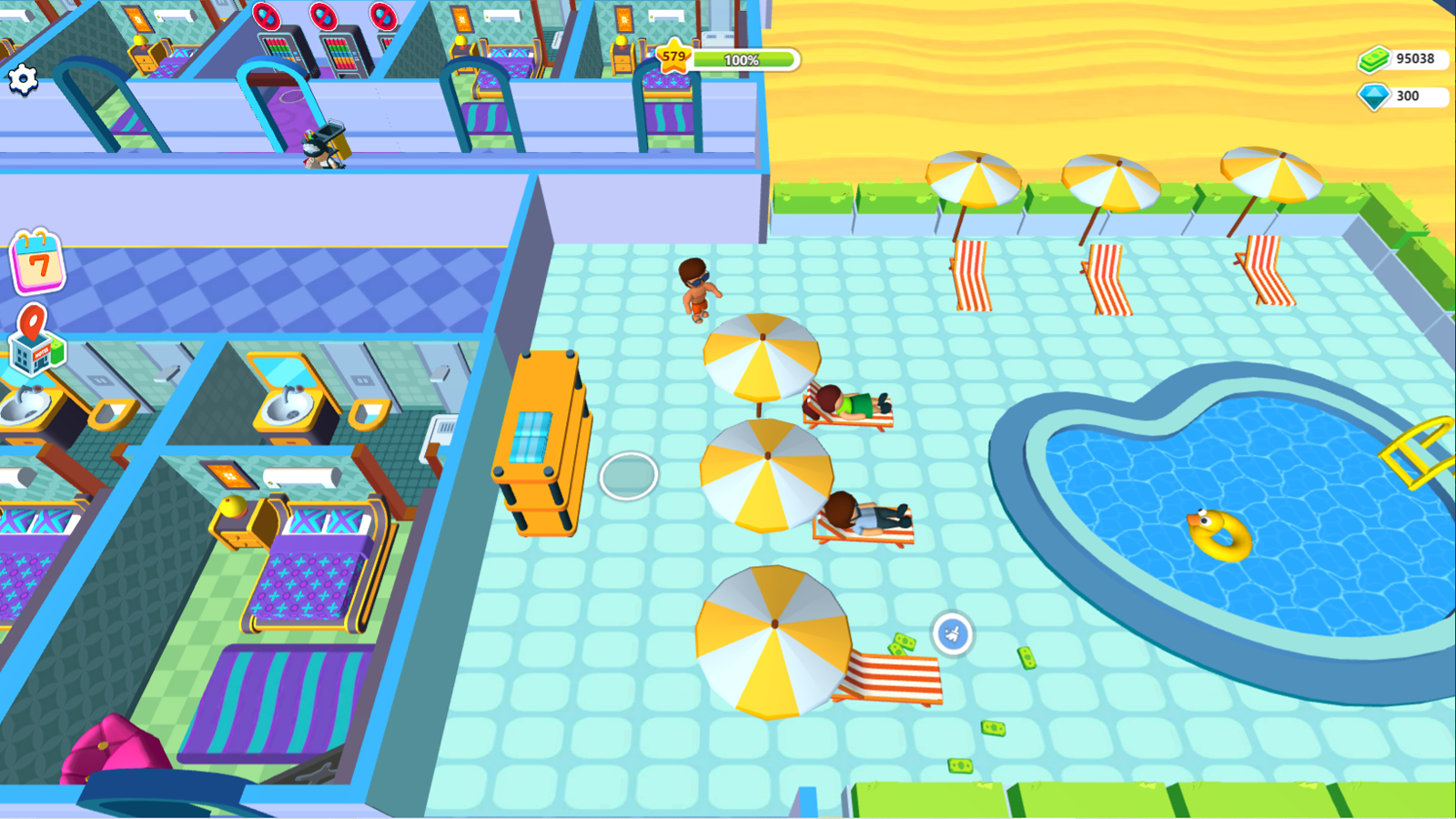Tap the guest standing in swim trunks near the umbrellas
1456x819 pixels.
[x=693, y=291]
